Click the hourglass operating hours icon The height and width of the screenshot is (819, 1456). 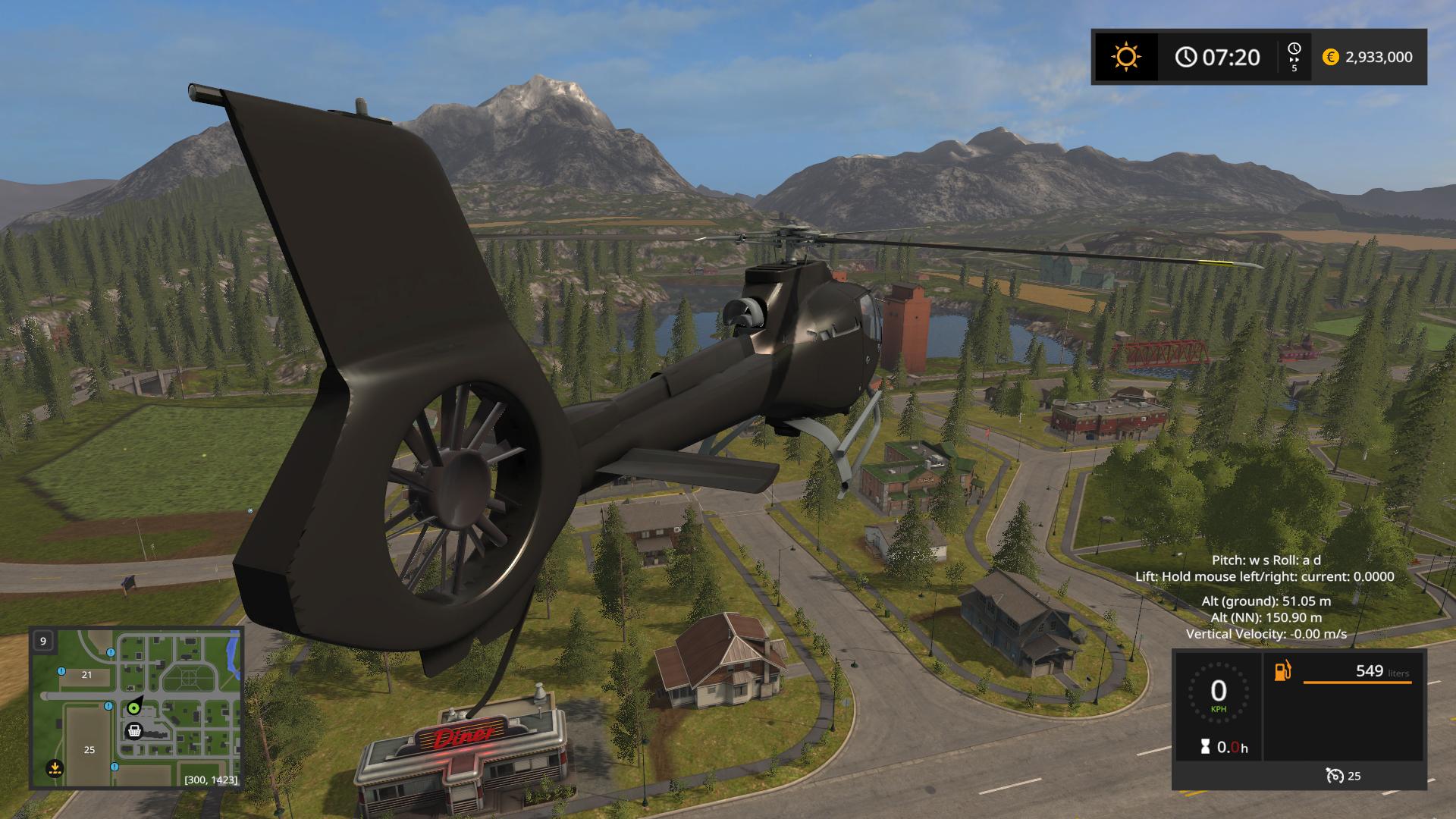pos(1205,748)
